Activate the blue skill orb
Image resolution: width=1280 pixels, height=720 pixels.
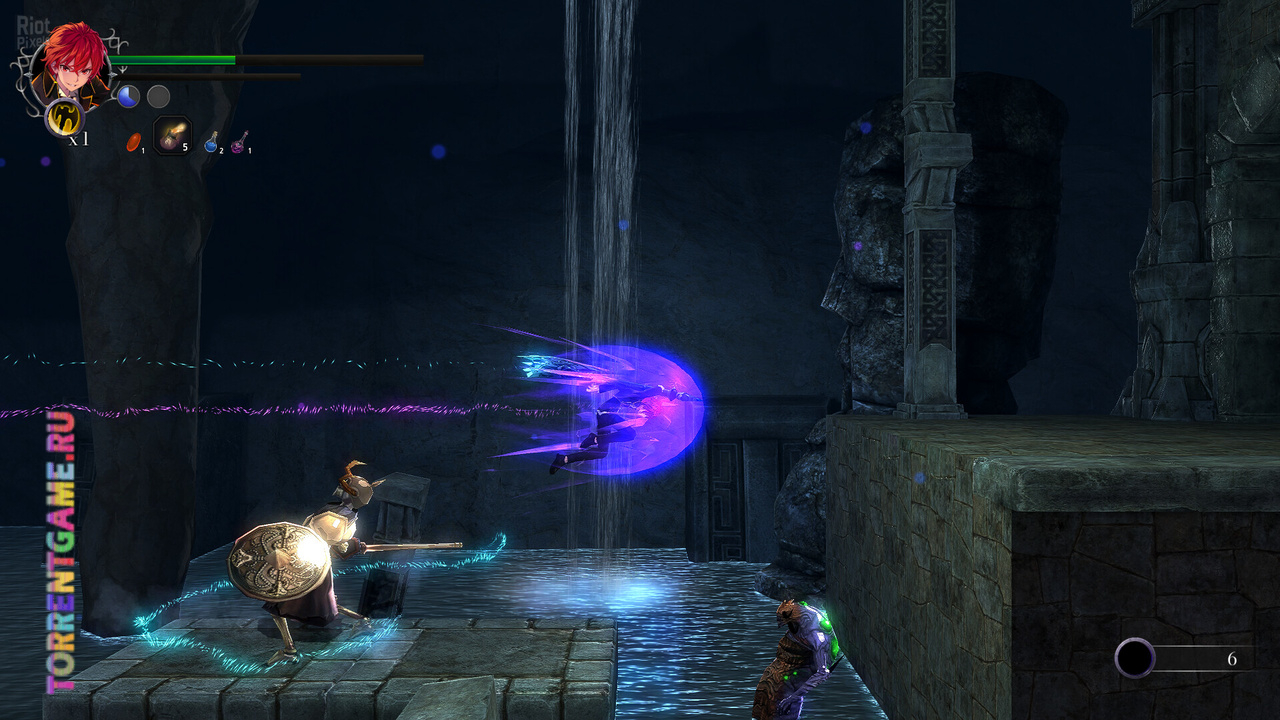tap(128, 96)
